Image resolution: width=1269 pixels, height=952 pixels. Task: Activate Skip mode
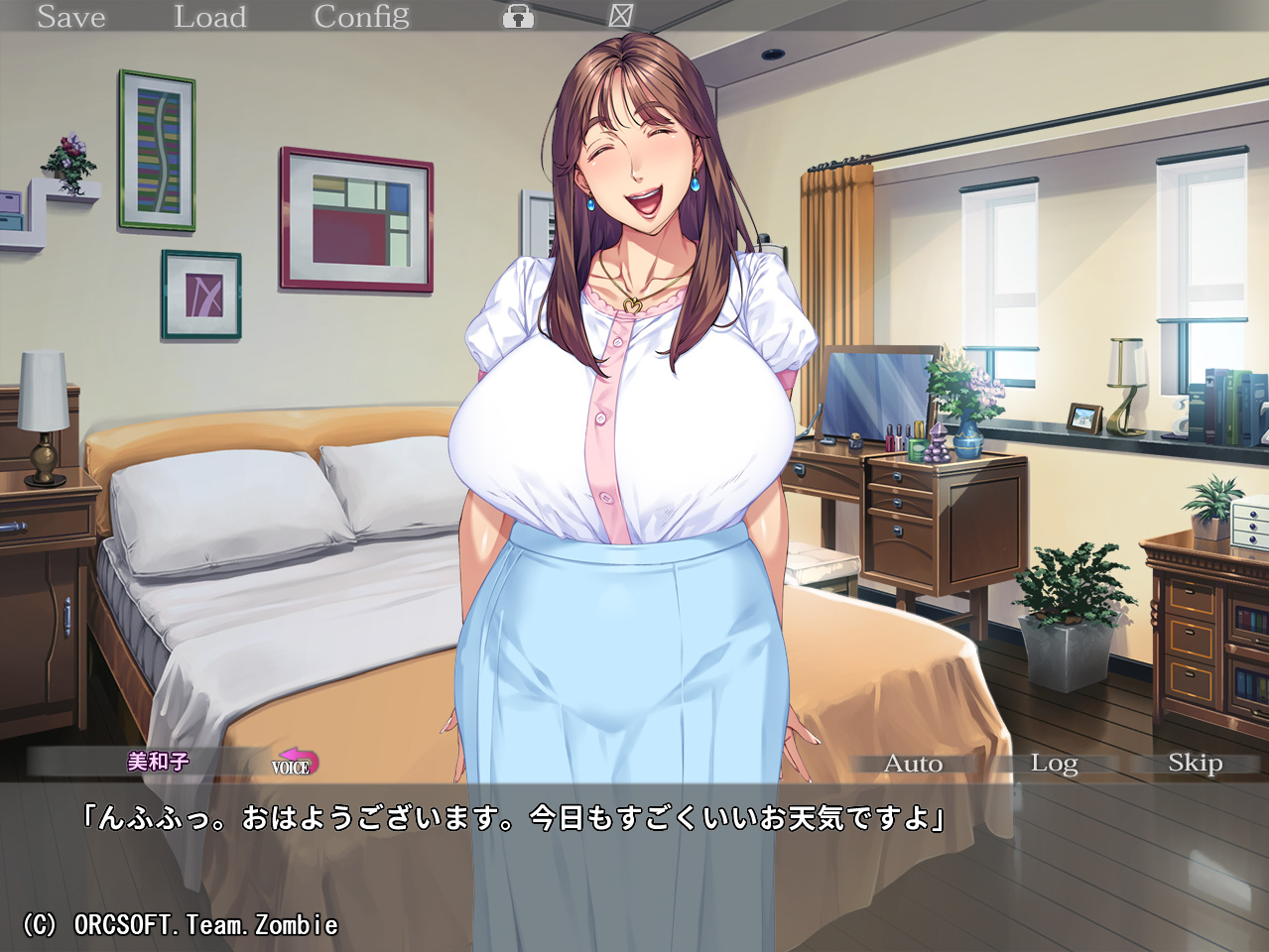click(1195, 764)
